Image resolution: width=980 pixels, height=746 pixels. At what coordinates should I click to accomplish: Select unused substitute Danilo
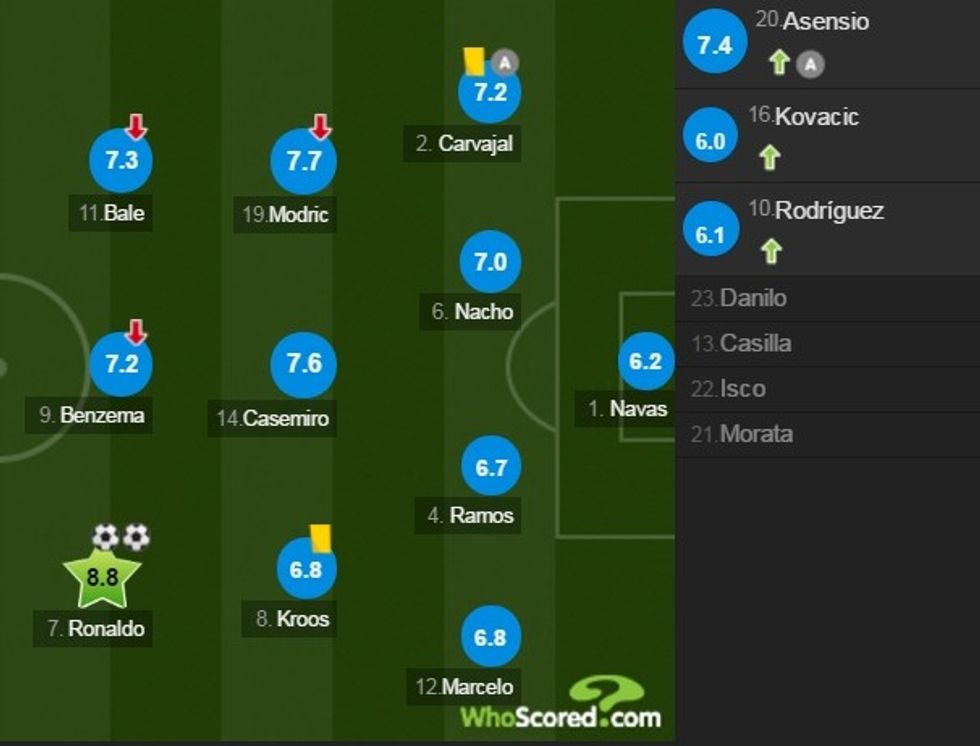(752, 298)
